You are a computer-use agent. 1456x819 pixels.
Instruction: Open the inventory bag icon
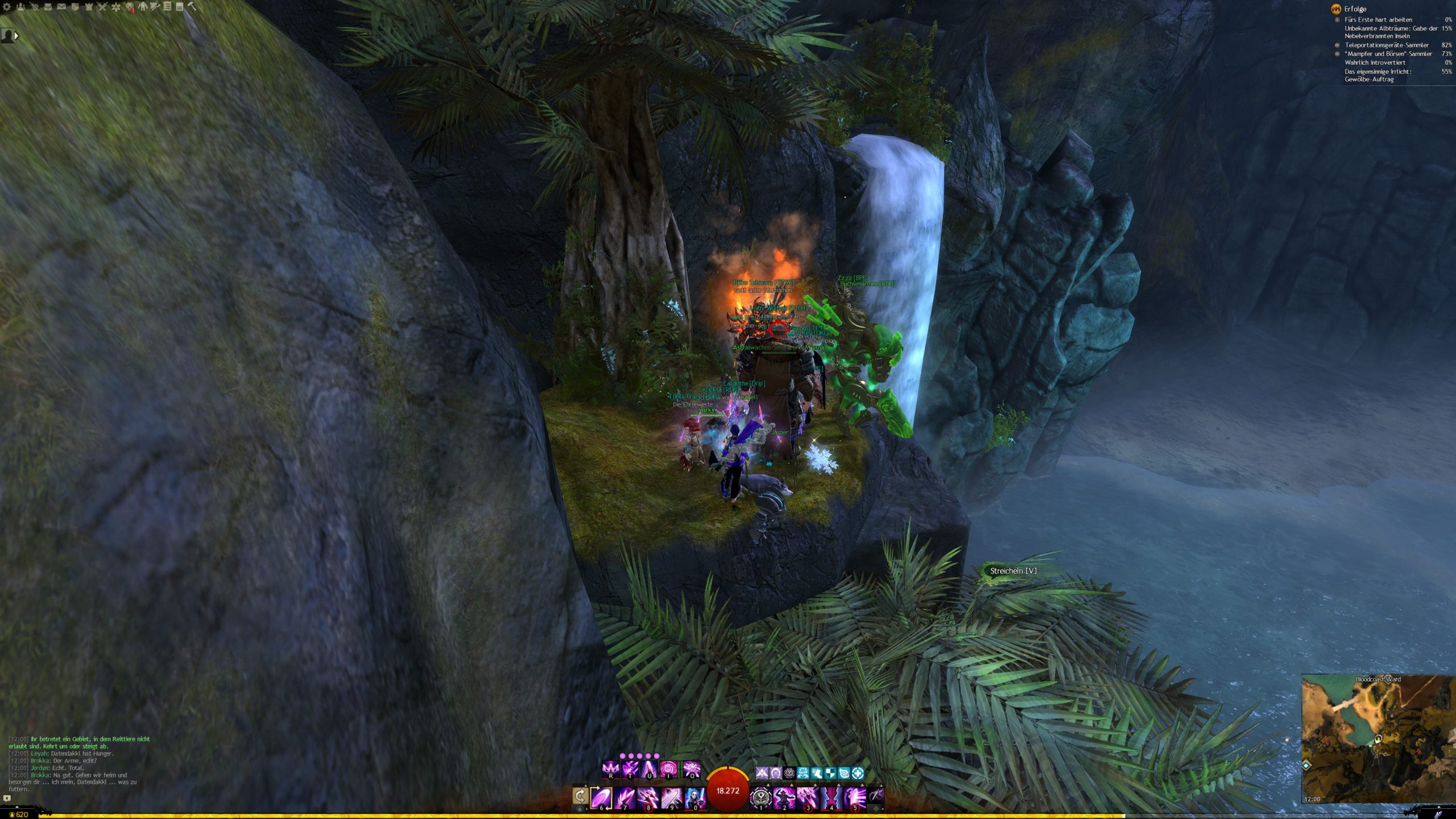coord(48,7)
